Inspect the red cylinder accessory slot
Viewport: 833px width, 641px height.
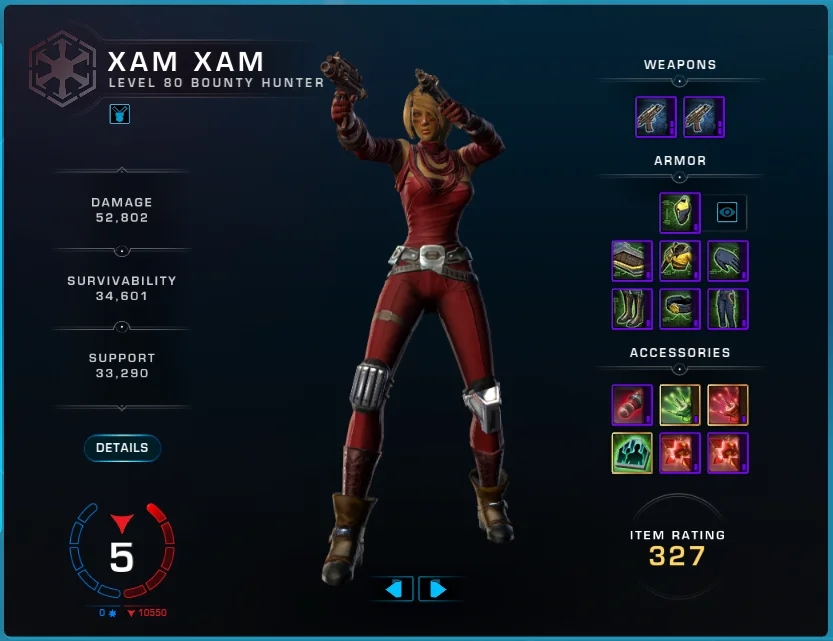pos(632,404)
